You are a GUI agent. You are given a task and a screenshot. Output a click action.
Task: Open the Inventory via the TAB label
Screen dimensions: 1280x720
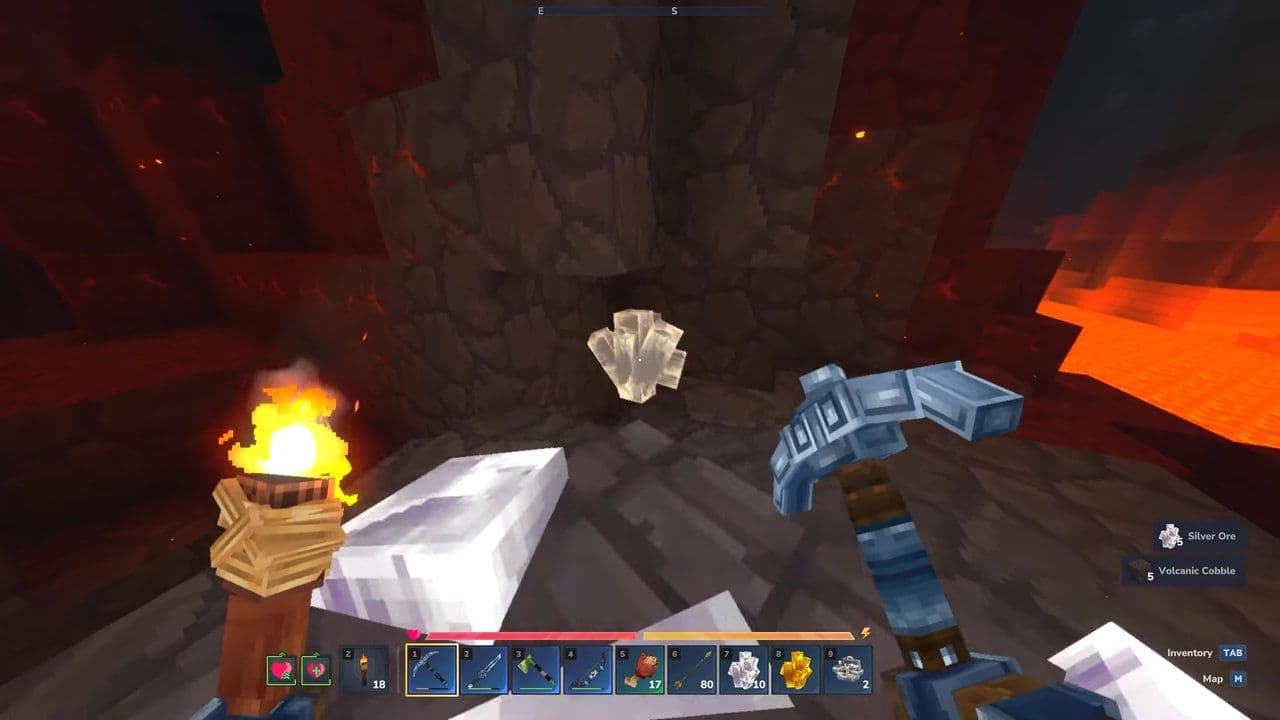[1232, 652]
